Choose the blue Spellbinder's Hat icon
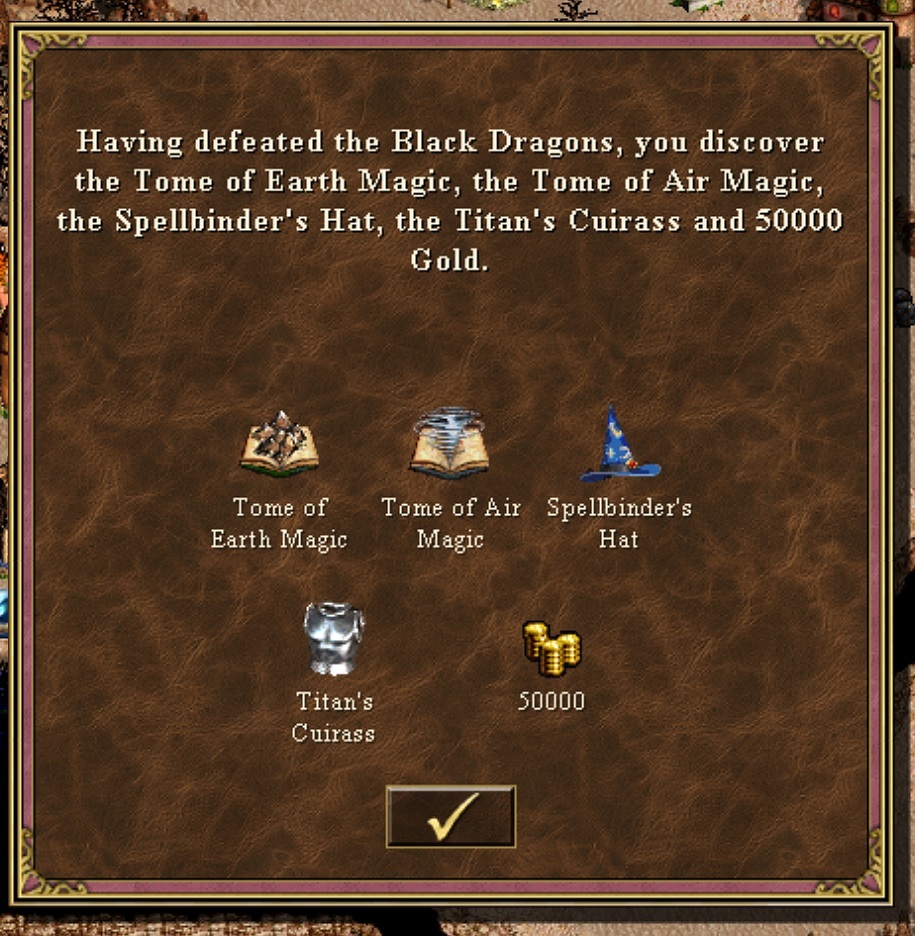915x936 pixels. [x=619, y=445]
